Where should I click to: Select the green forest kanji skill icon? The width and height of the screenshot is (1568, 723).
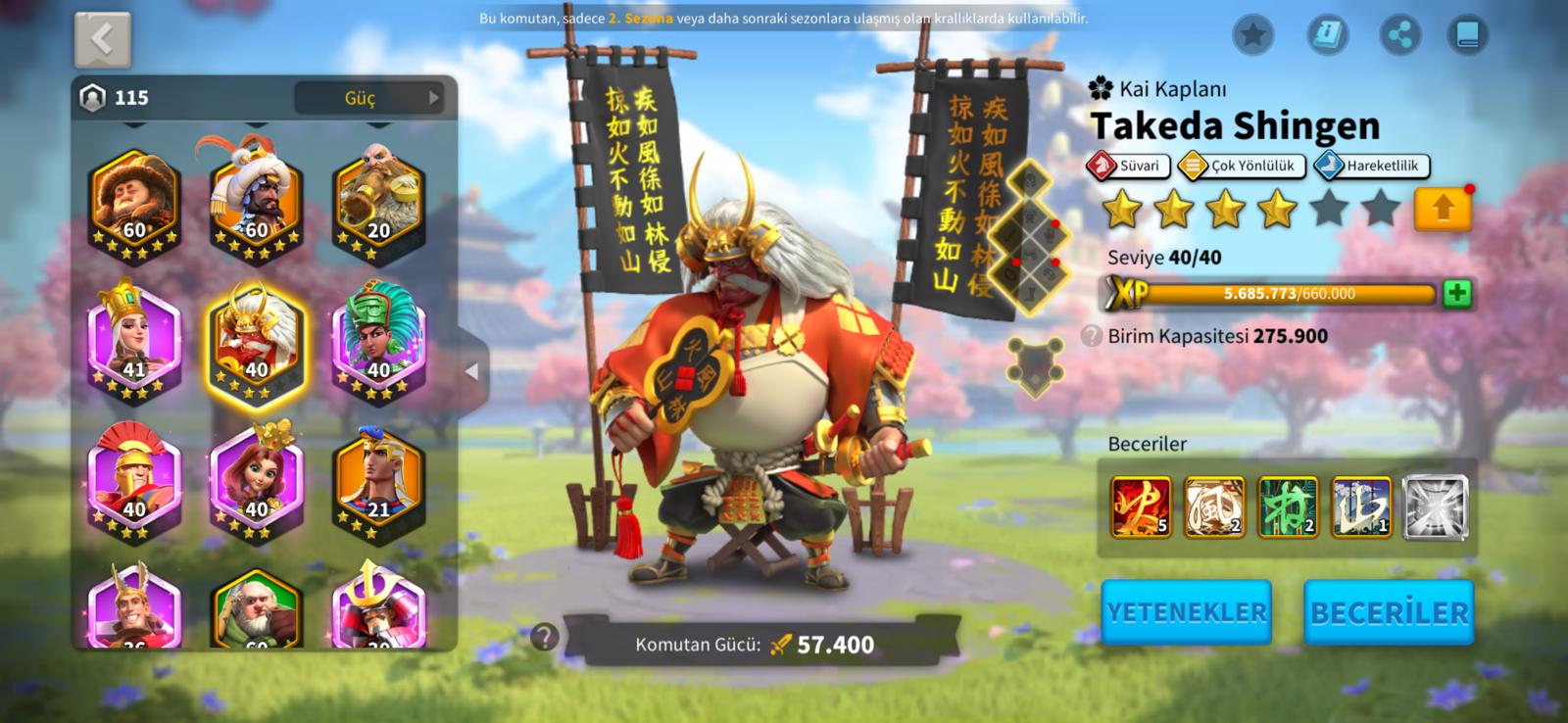(x=1288, y=507)
